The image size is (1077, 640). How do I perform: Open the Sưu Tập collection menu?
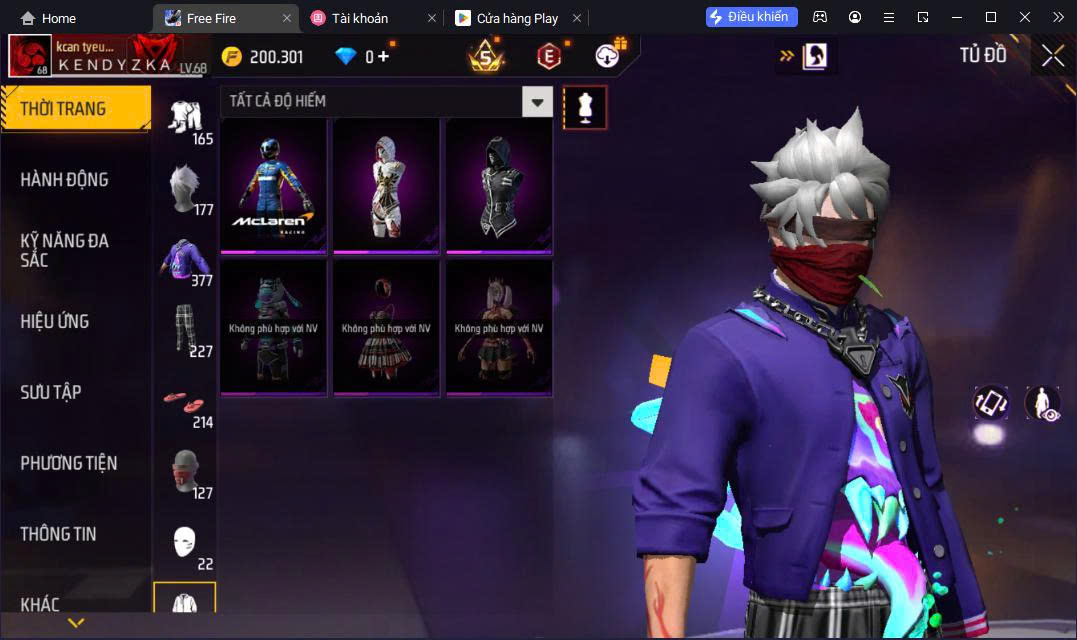(51, 392)
